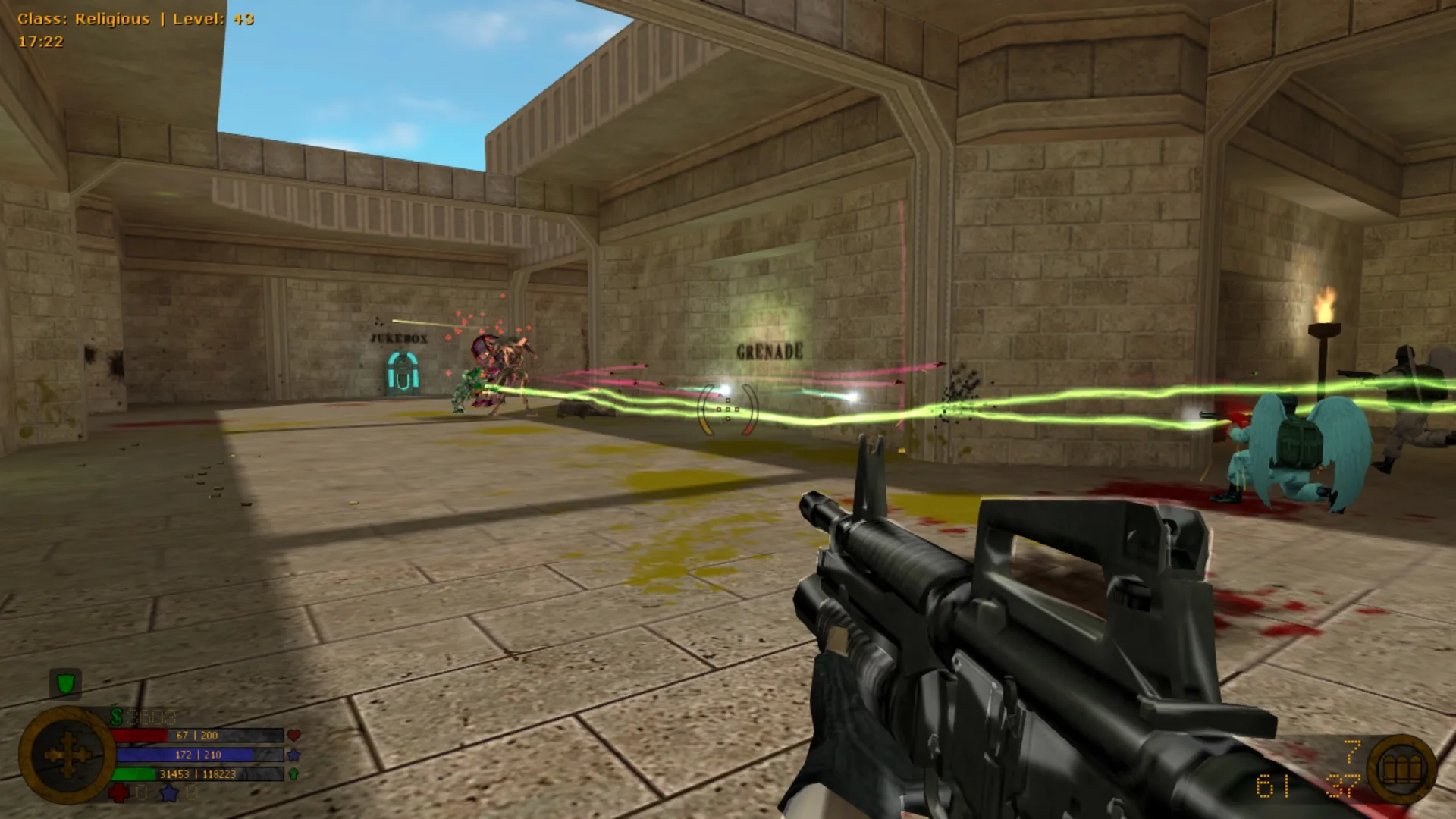1456x819 pixels.
Task: Click the GRENADE sign on the wall
Action: 769,351
